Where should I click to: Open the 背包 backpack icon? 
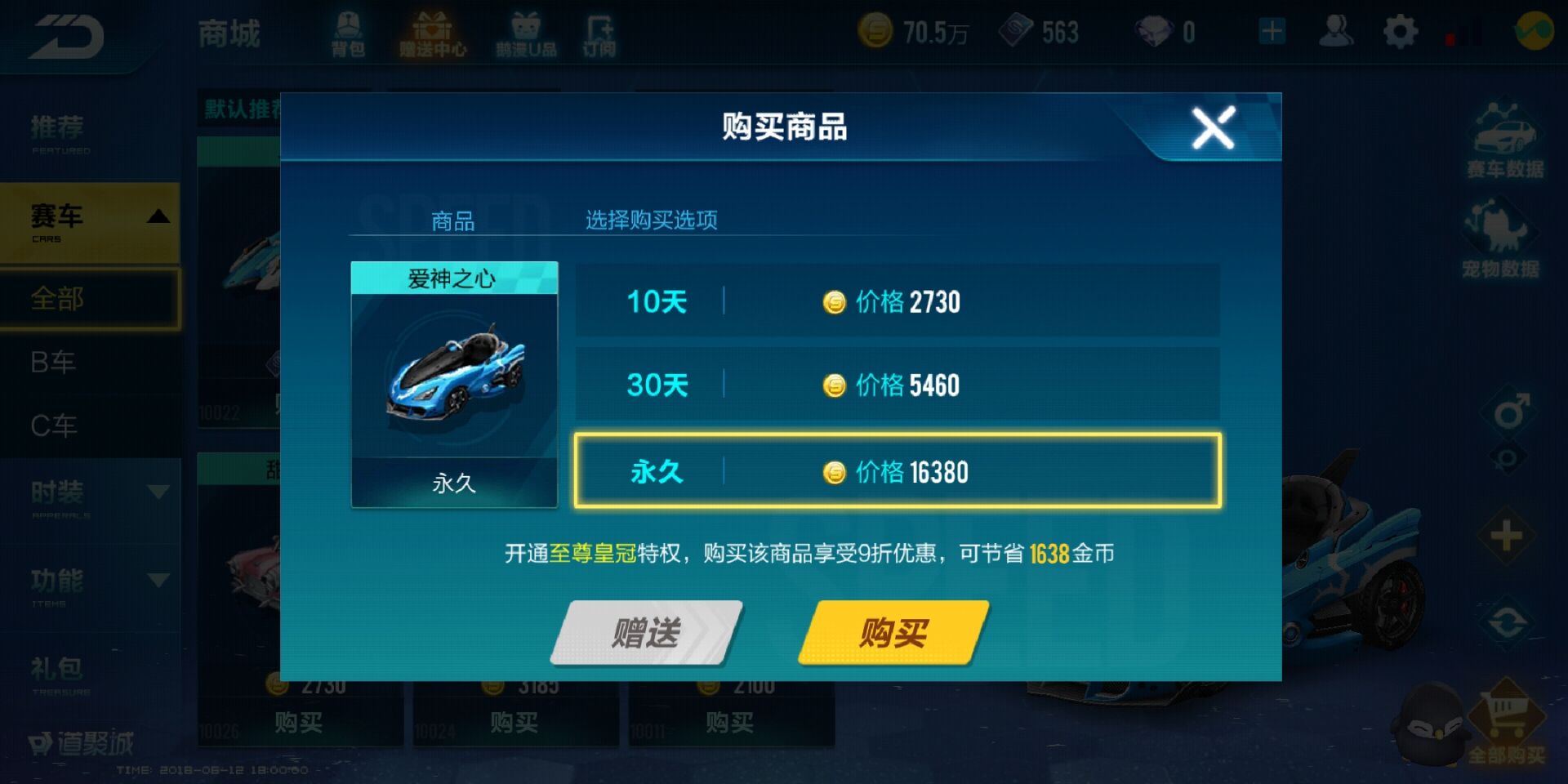click(350, 33)
